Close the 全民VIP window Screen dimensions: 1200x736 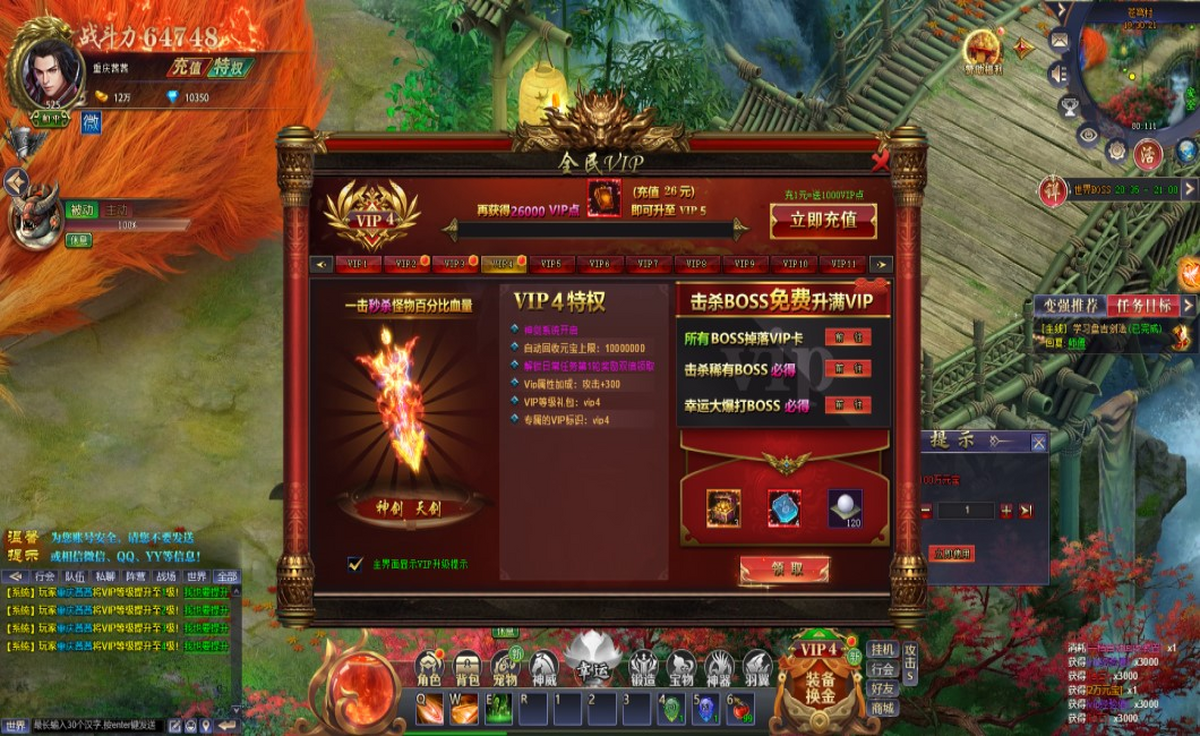(879, 162)
